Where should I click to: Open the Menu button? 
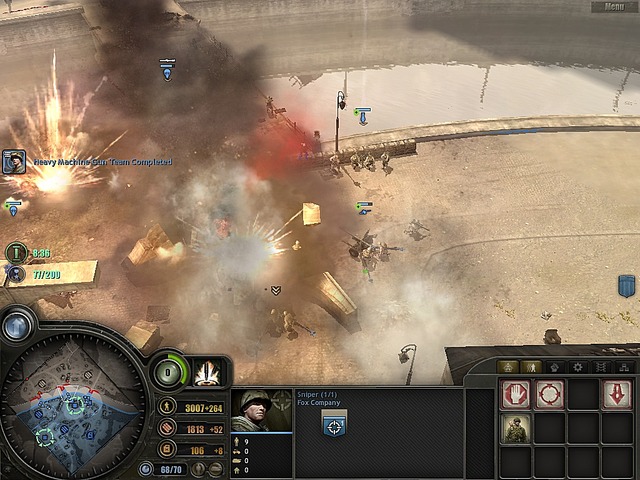coord(612,6)
